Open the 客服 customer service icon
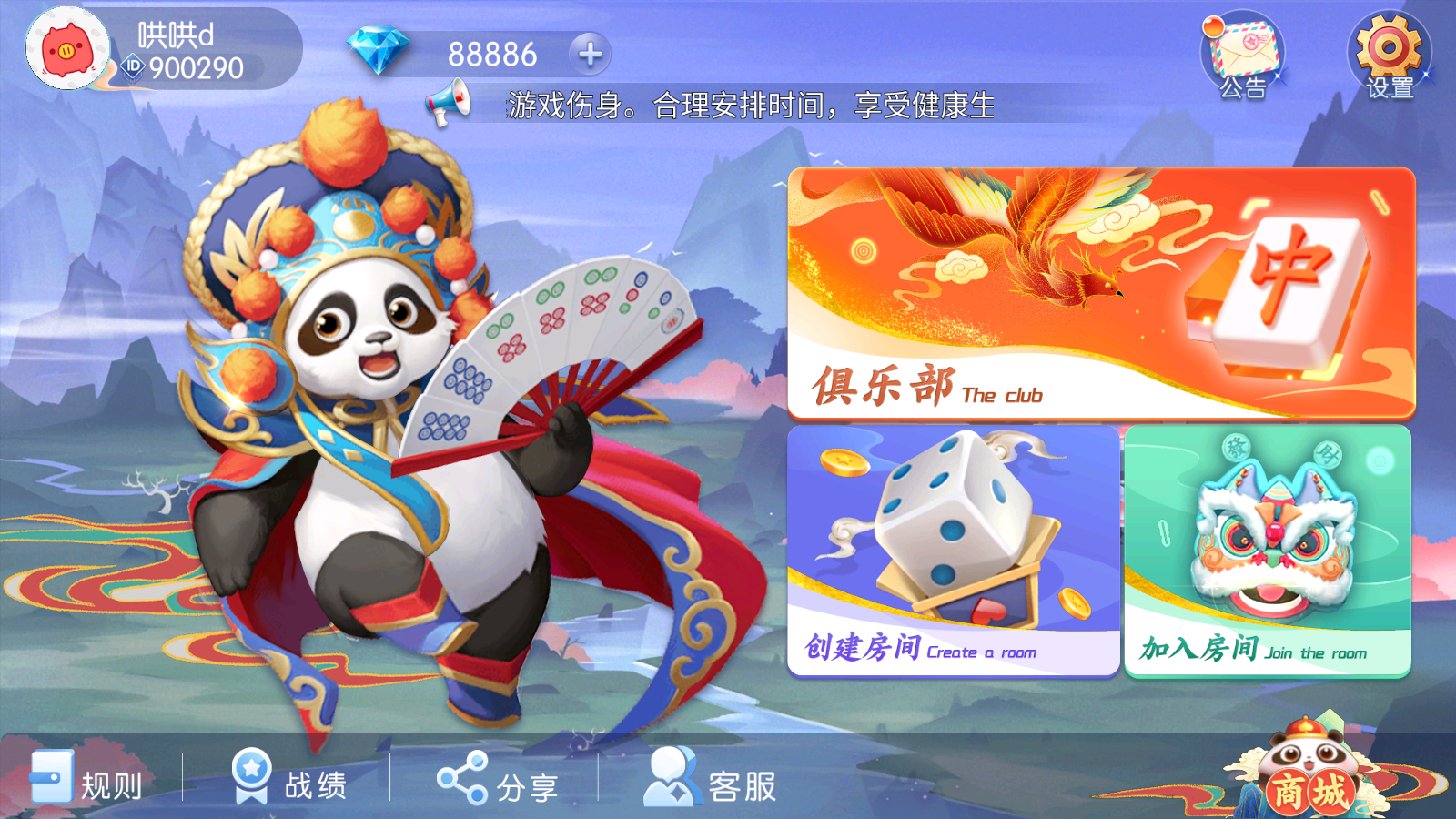 (673, 778)
